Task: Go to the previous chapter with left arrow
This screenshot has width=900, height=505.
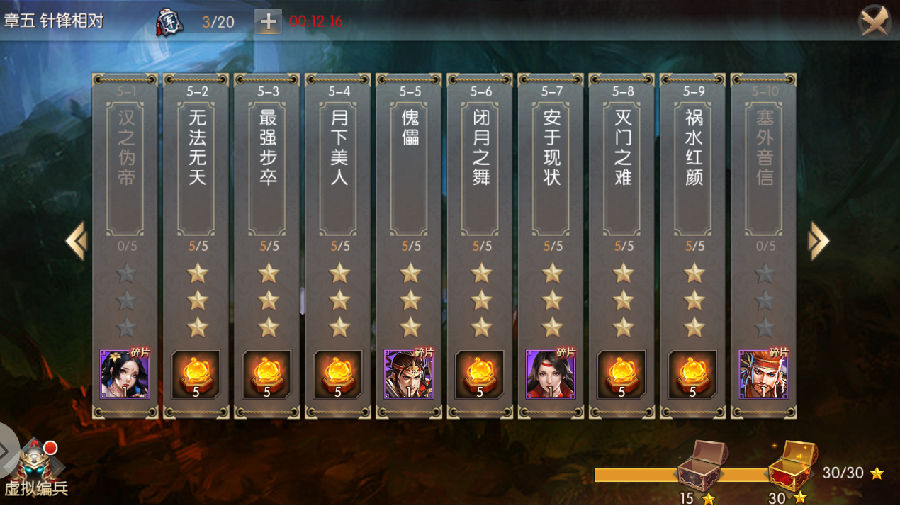Action: pos(76,240)
